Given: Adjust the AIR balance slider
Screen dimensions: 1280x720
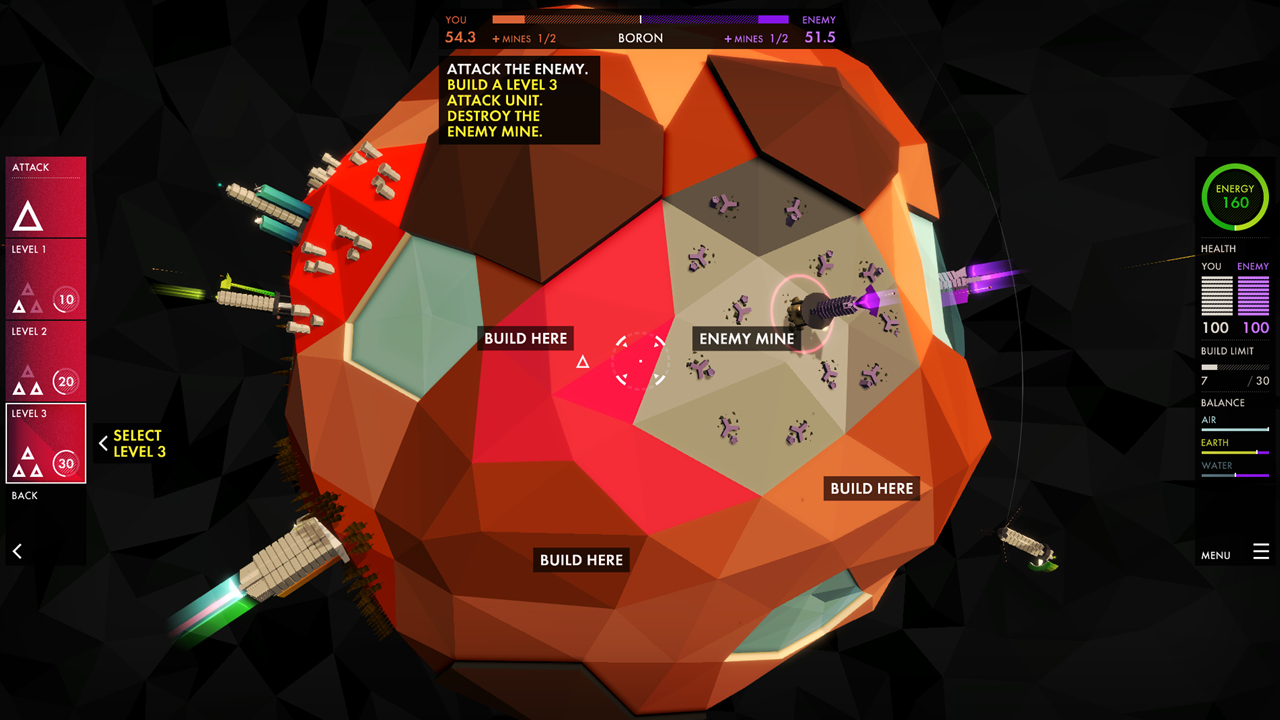Looking at the screenshot, I should pos(1235,430).
